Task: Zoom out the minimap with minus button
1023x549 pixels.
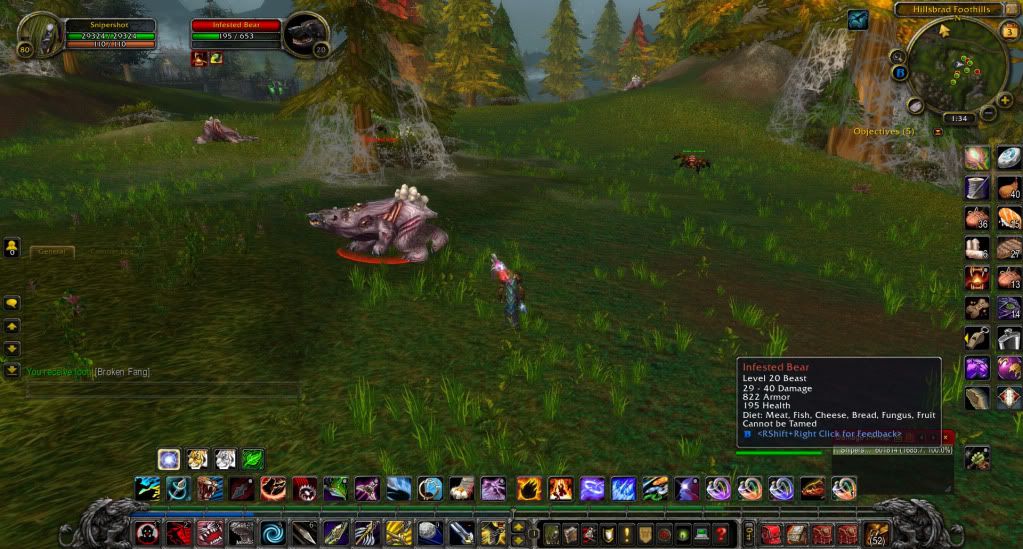Action: tap(987, 114)
